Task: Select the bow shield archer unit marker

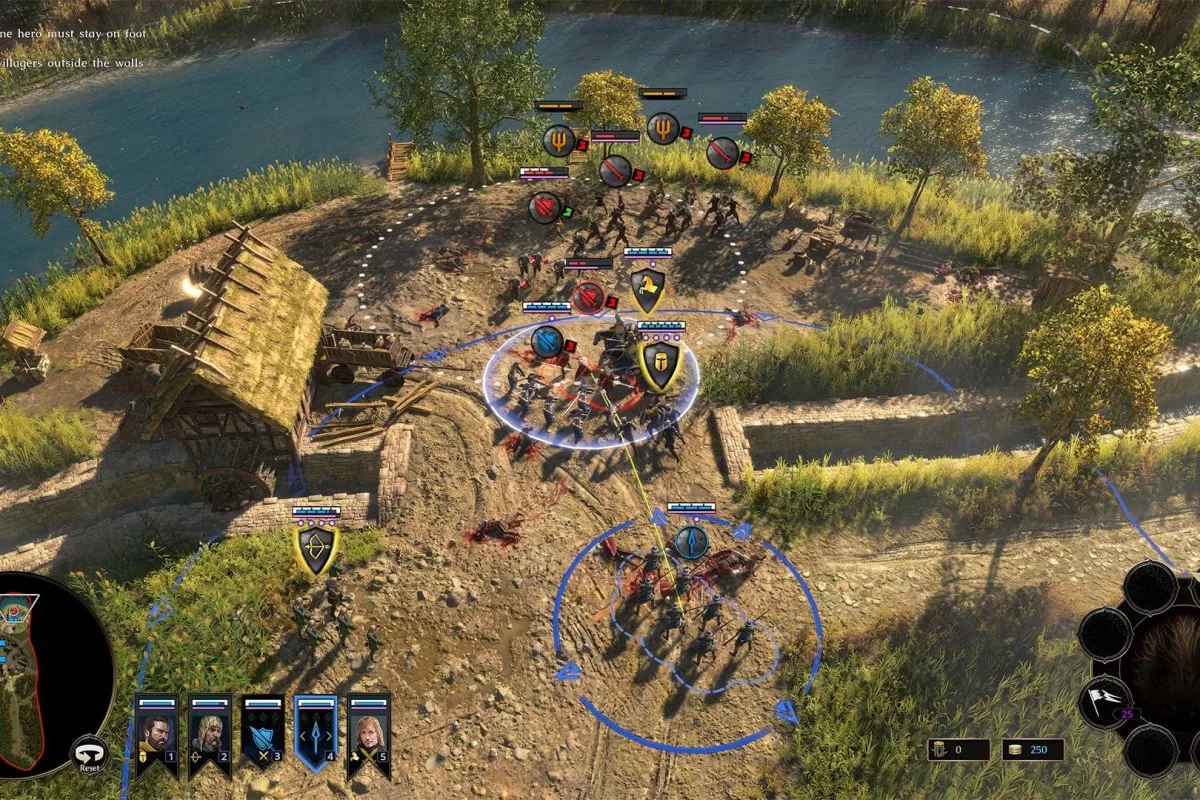Action: pos(317,551)
